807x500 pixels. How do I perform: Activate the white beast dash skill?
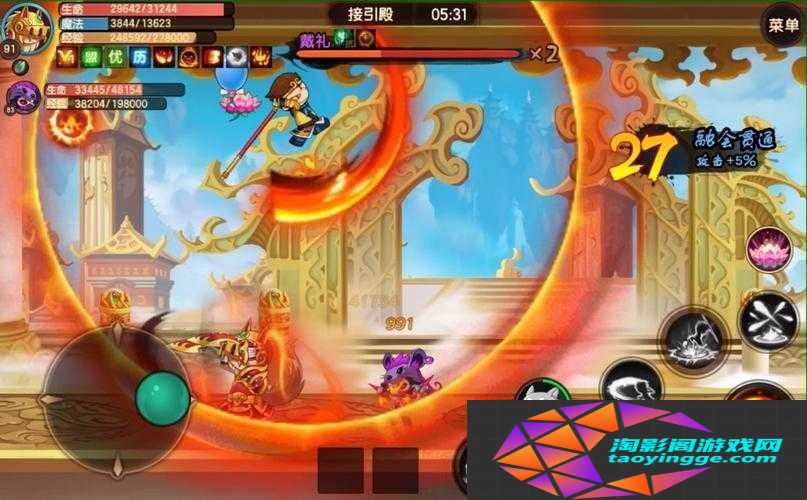click(x=632, y=384)
